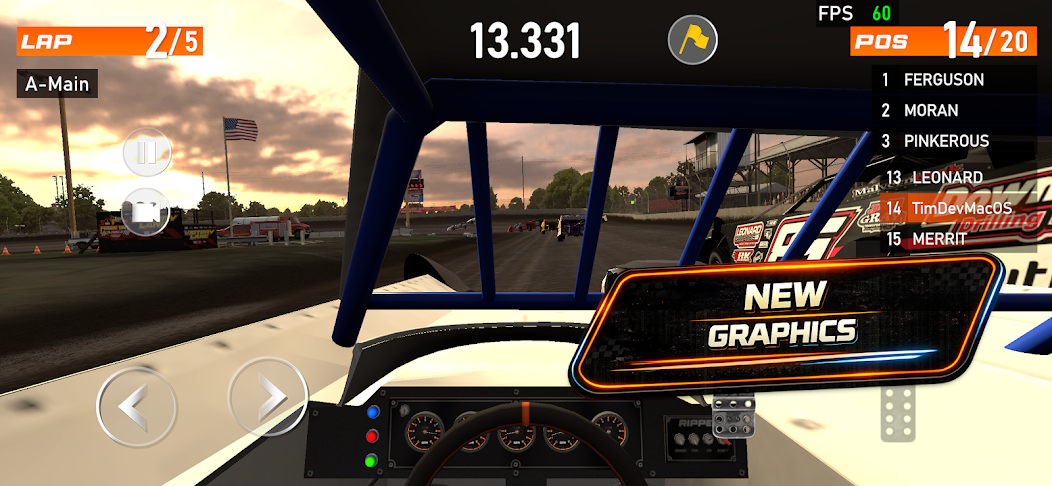1052x486 pixels.
Task: Select FERGUSON in the standings list
Action: click(x=943, y=79)
